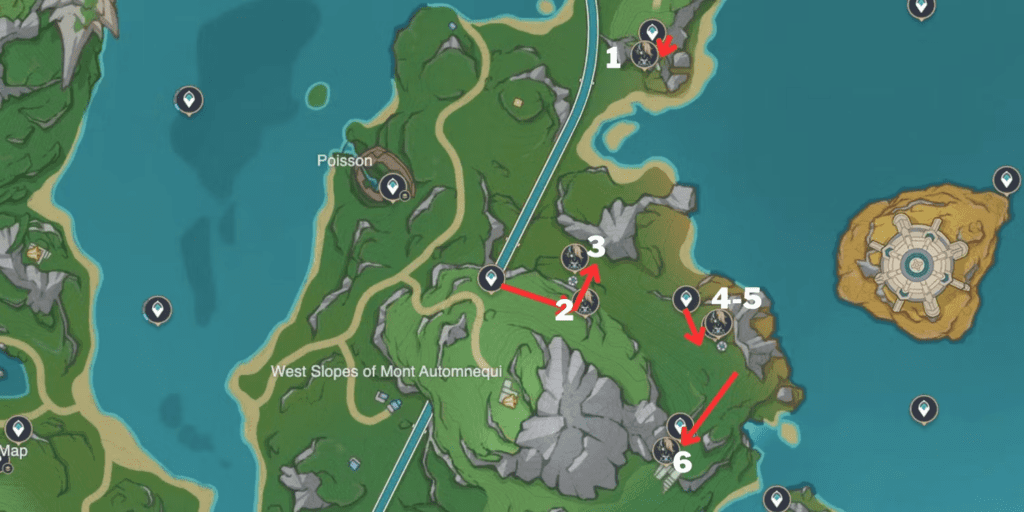Click the circular domain on the golden island
This screenshot has width=1024, height=512.
tap(917, 264)
